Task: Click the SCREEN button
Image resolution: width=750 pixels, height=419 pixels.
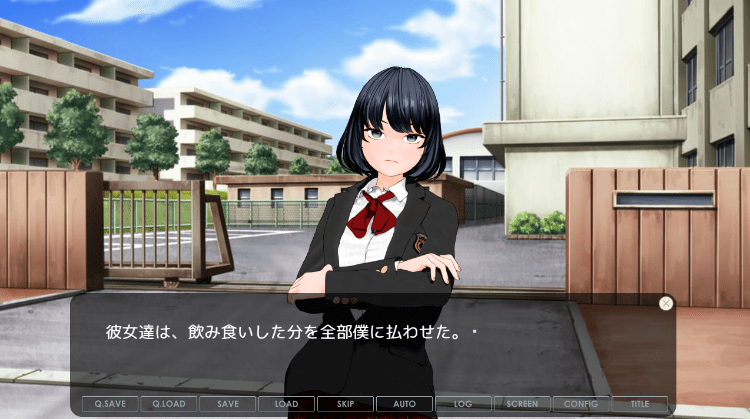Action: coord(522,404)
